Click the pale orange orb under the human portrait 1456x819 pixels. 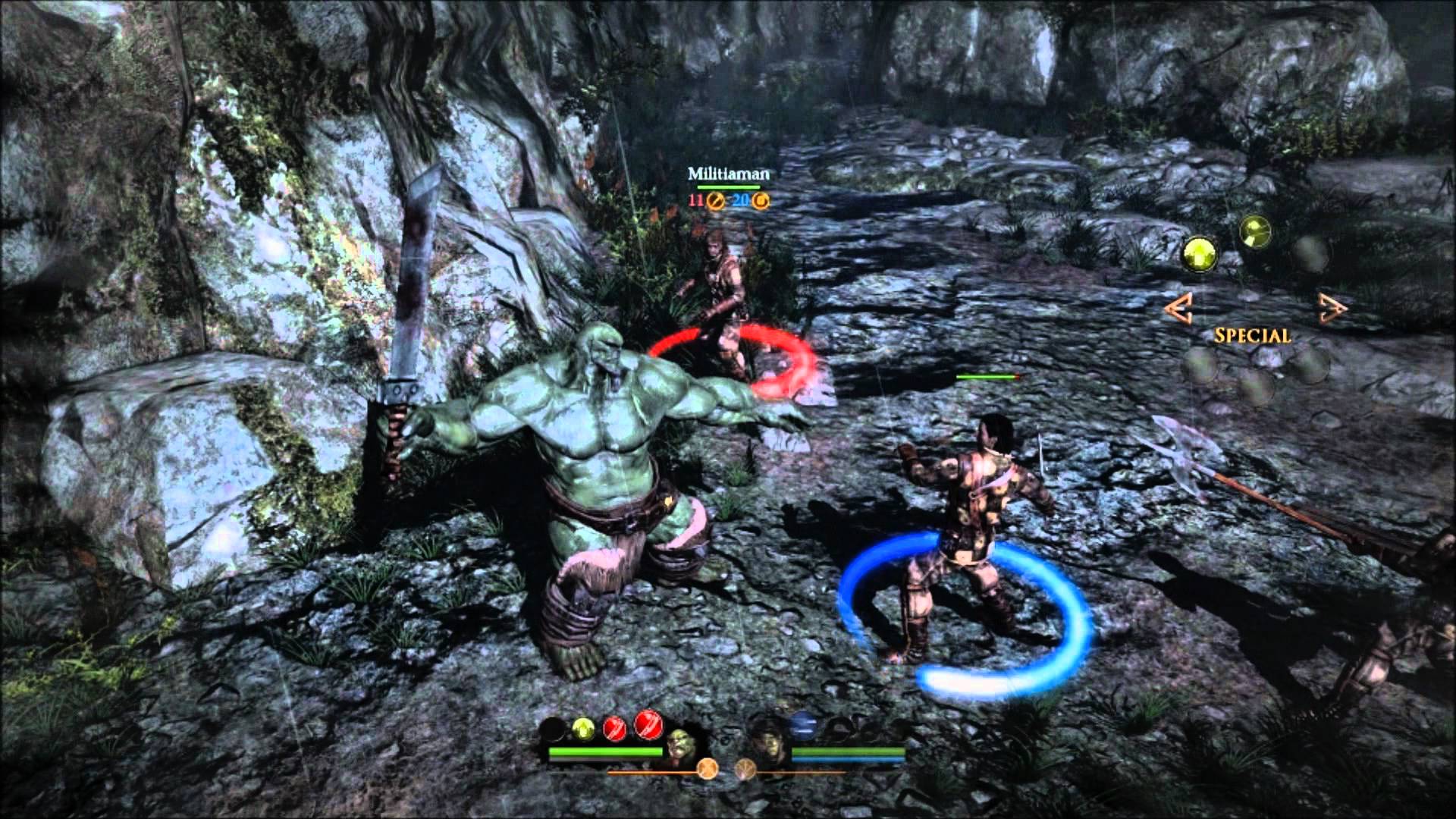[745, 770]
